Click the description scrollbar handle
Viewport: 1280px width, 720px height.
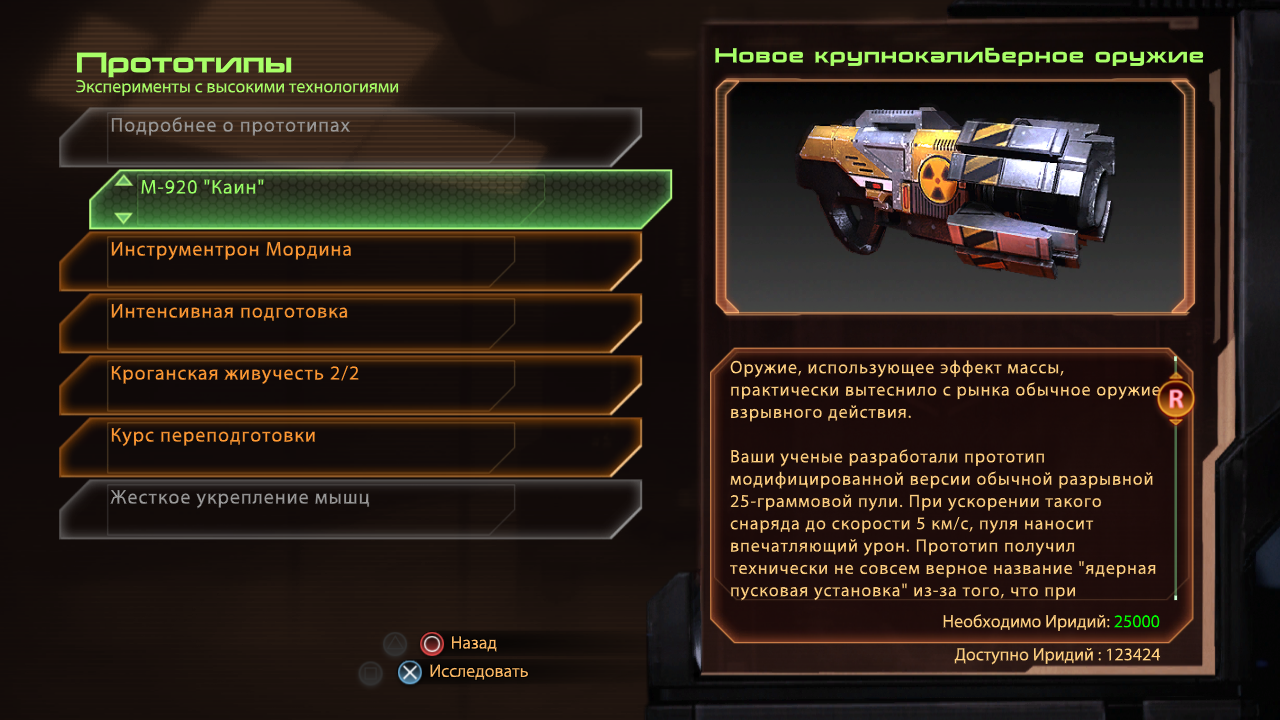[x=1176, y=400]
